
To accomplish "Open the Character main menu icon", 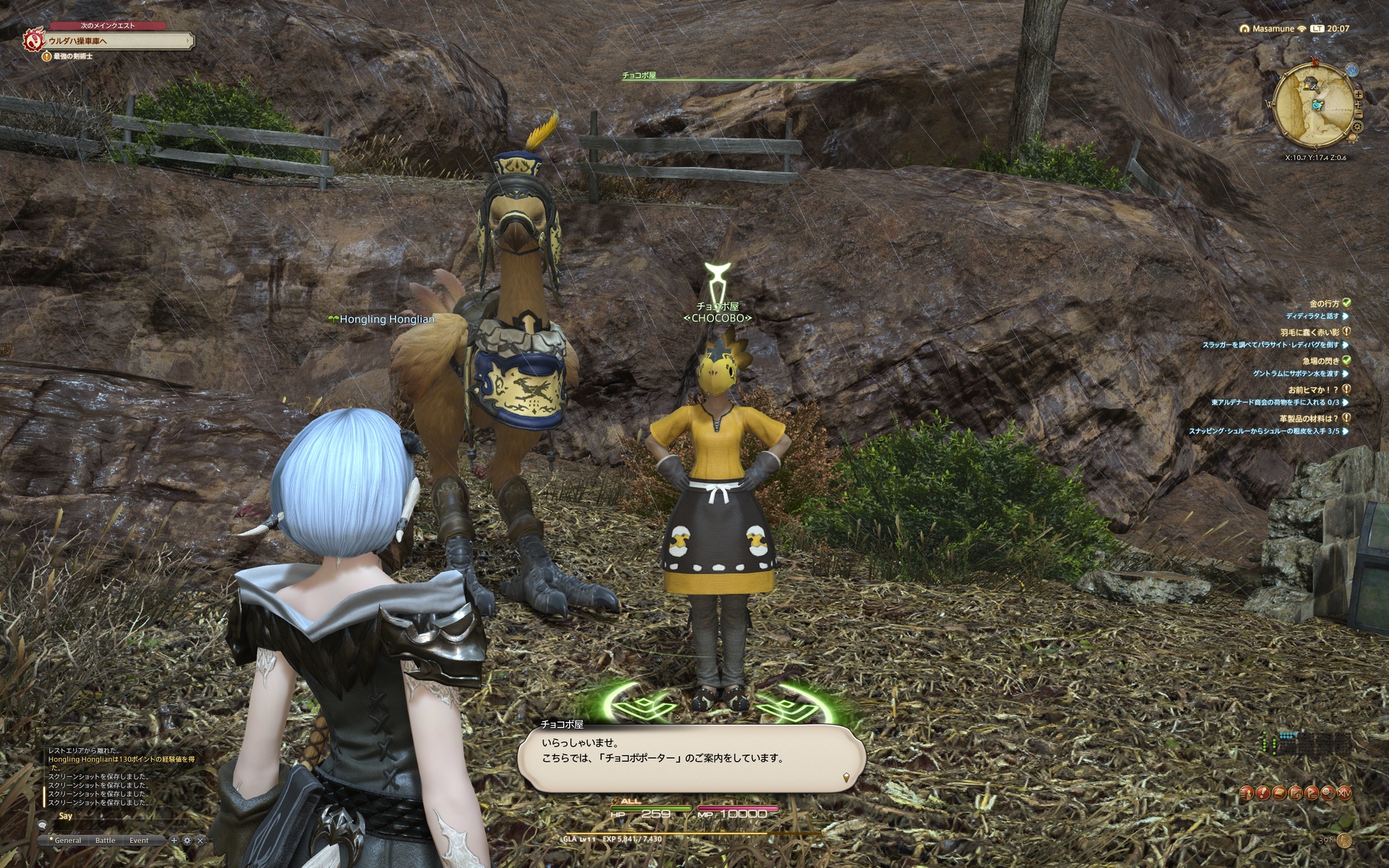I will pos(1246,793).
